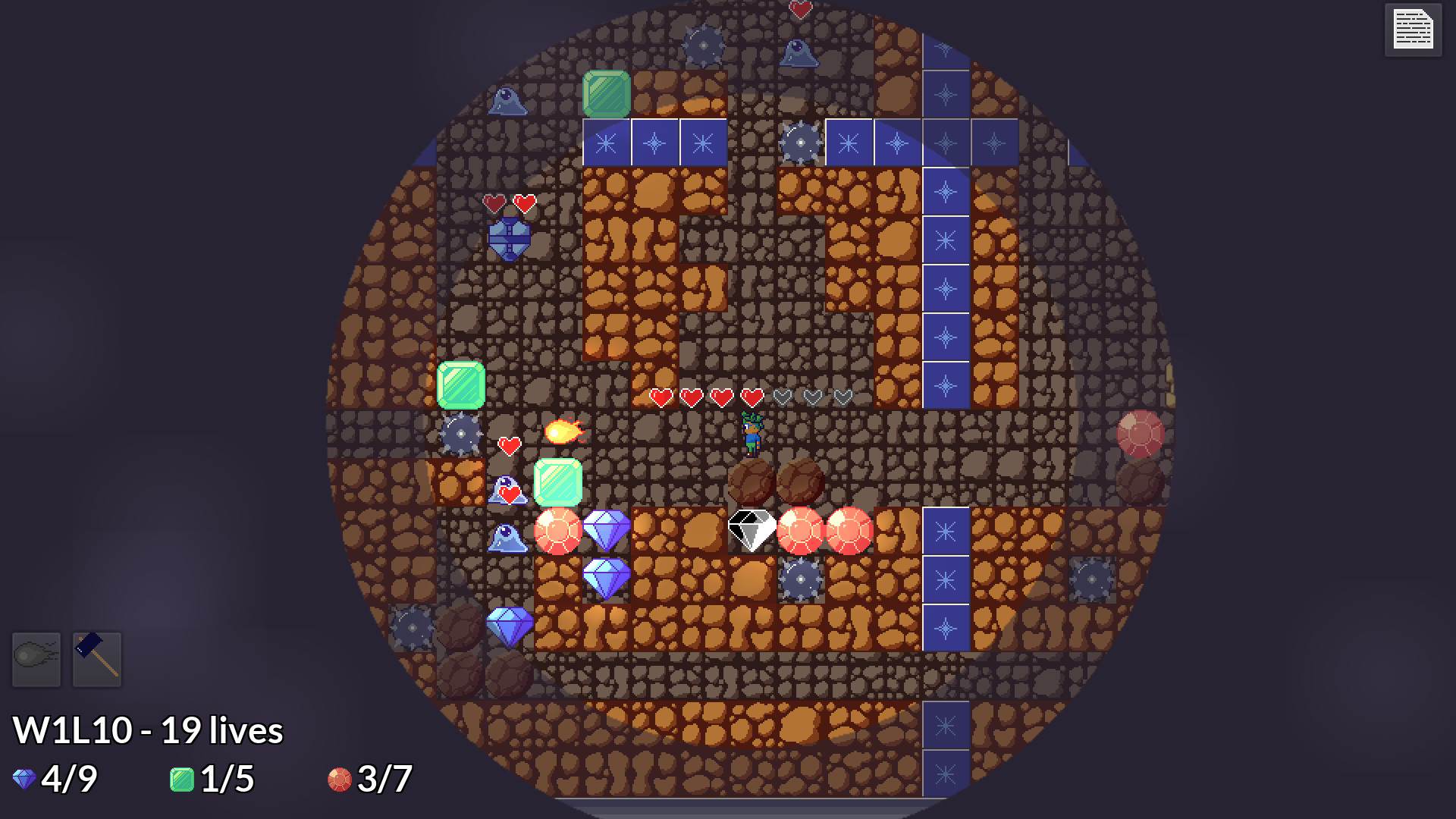Image resolution: width=1456 pixels, height=819 pixels.
Task: Click the blue diamond counter icon showing 4/9
Action: tap(24, 777)
